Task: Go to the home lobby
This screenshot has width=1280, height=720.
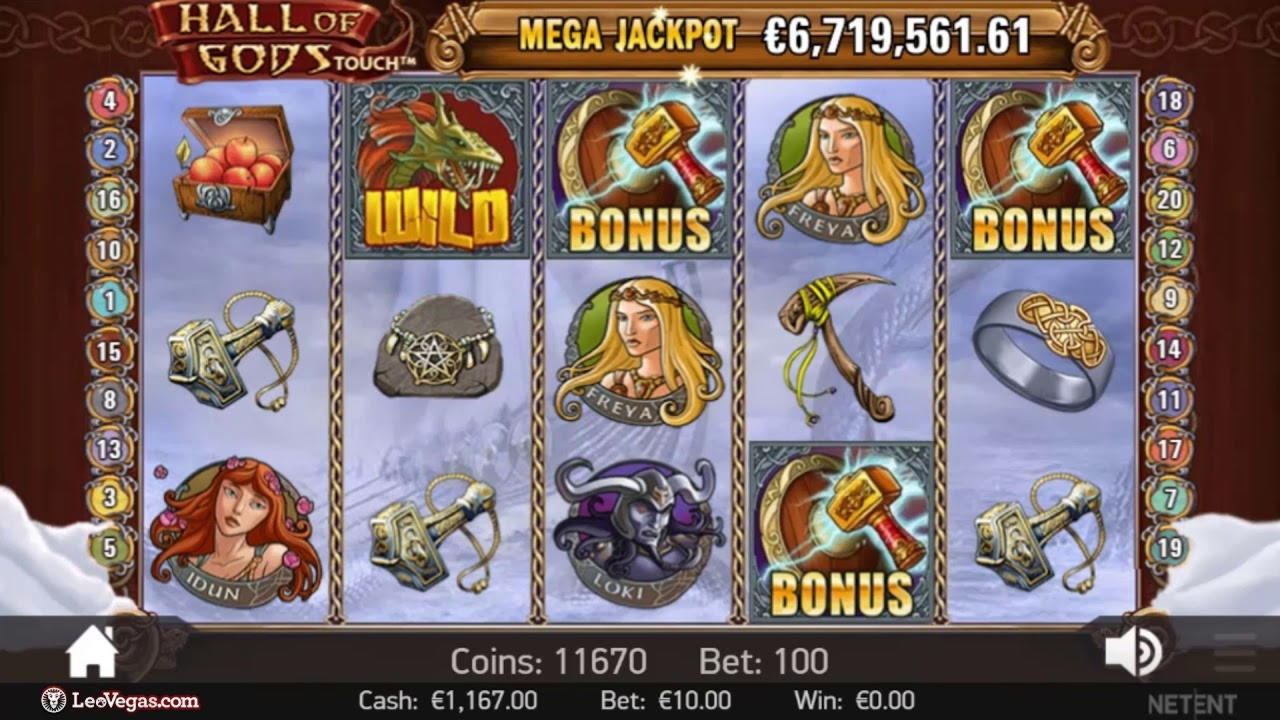Action: [x=92, y=654]
